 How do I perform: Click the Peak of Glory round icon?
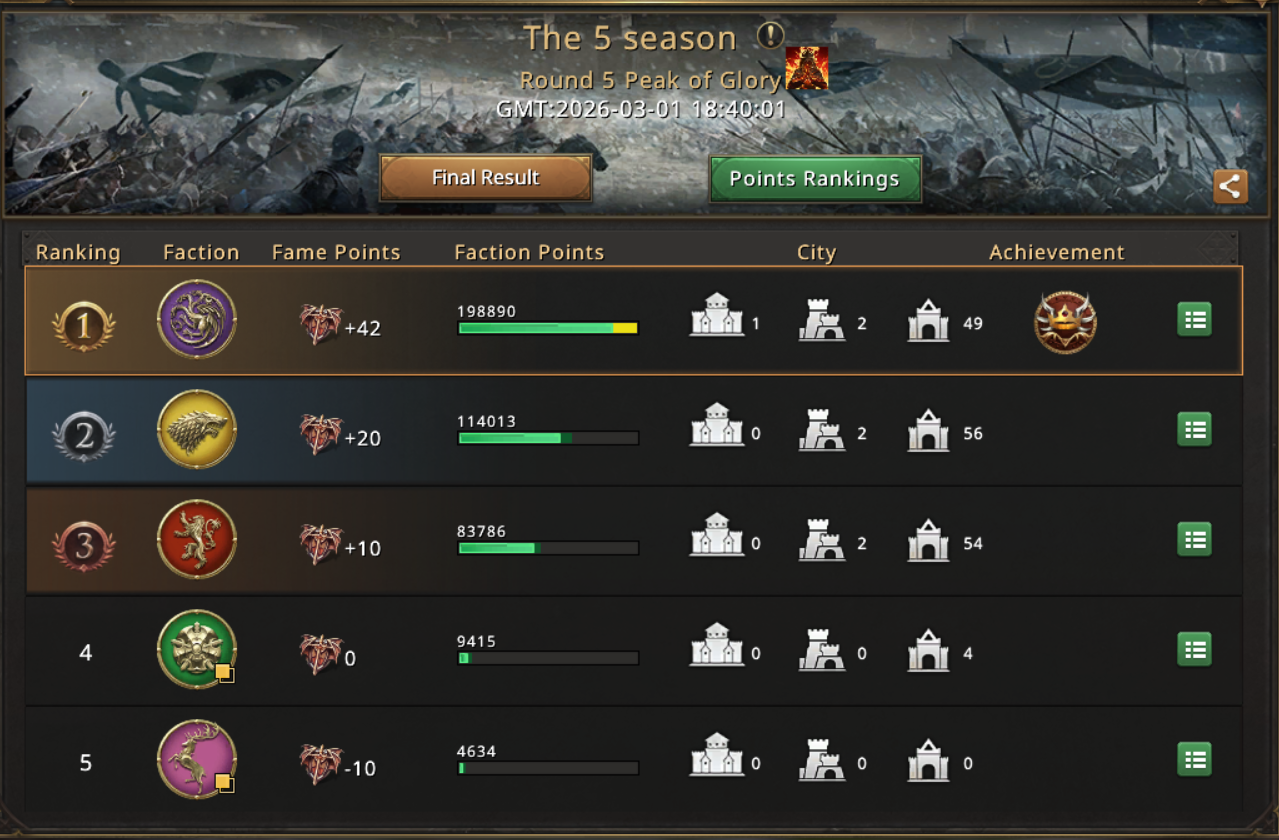tap(806, 69)
